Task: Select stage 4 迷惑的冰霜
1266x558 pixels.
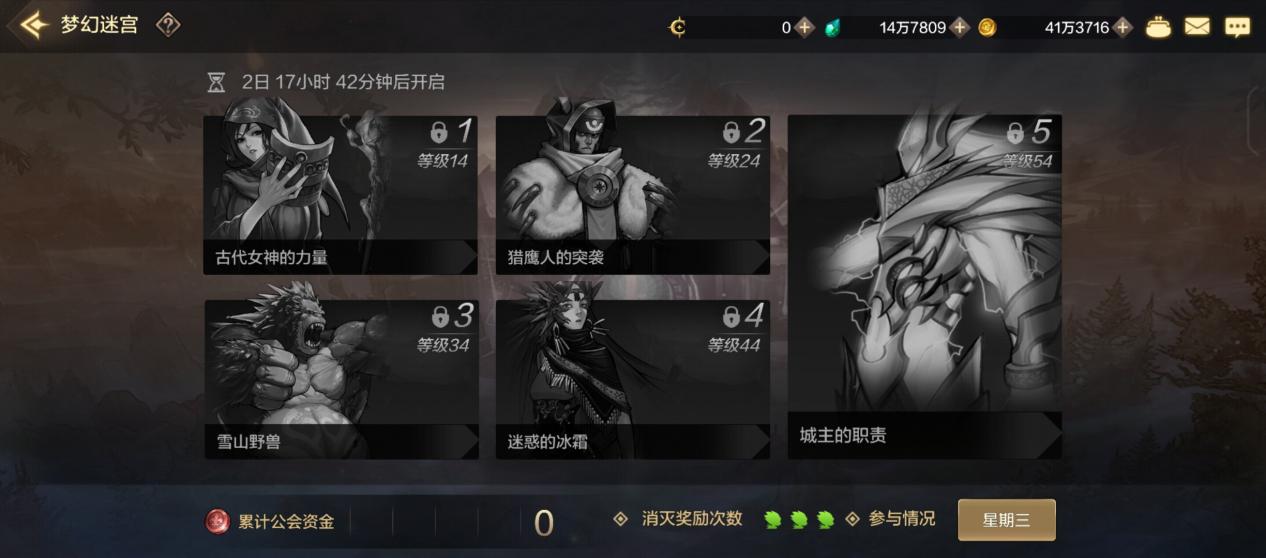Action: tap(632, 379)
